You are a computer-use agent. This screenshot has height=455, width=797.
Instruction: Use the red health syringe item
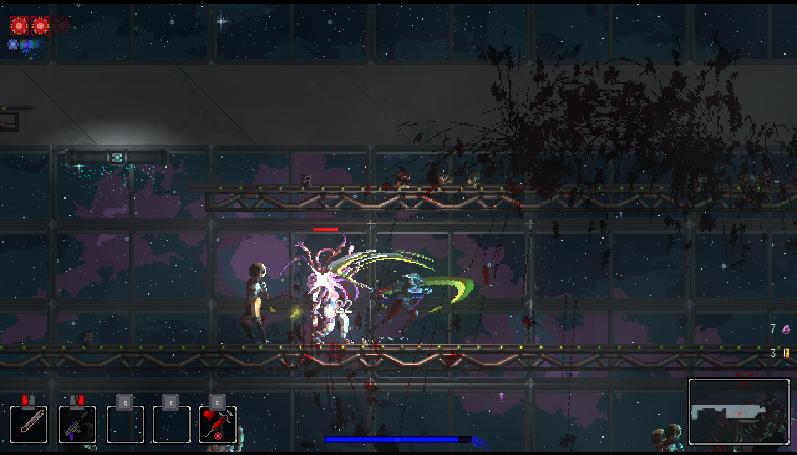tap(217, 423)
